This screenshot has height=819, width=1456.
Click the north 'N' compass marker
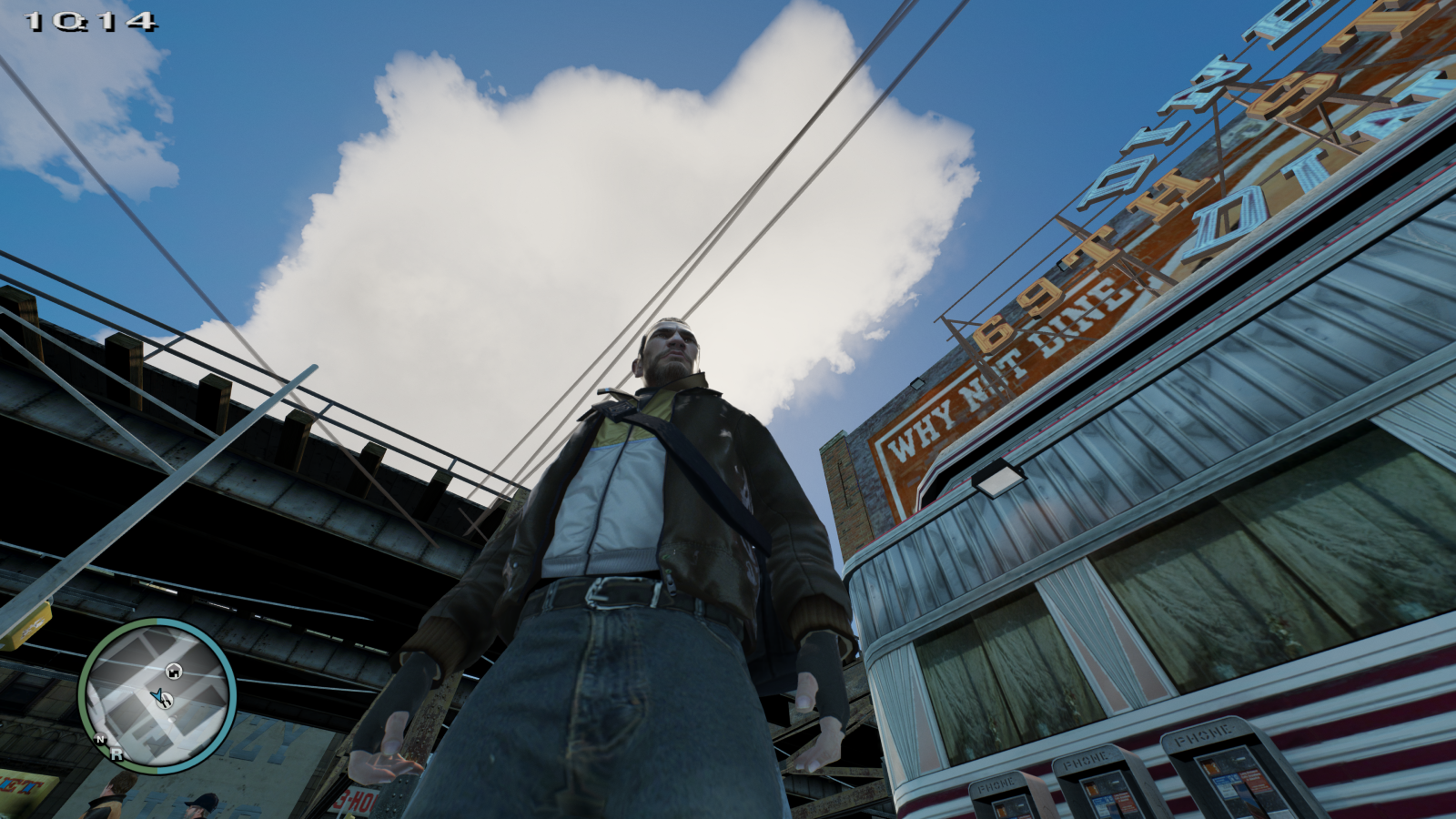pos(100,739)
